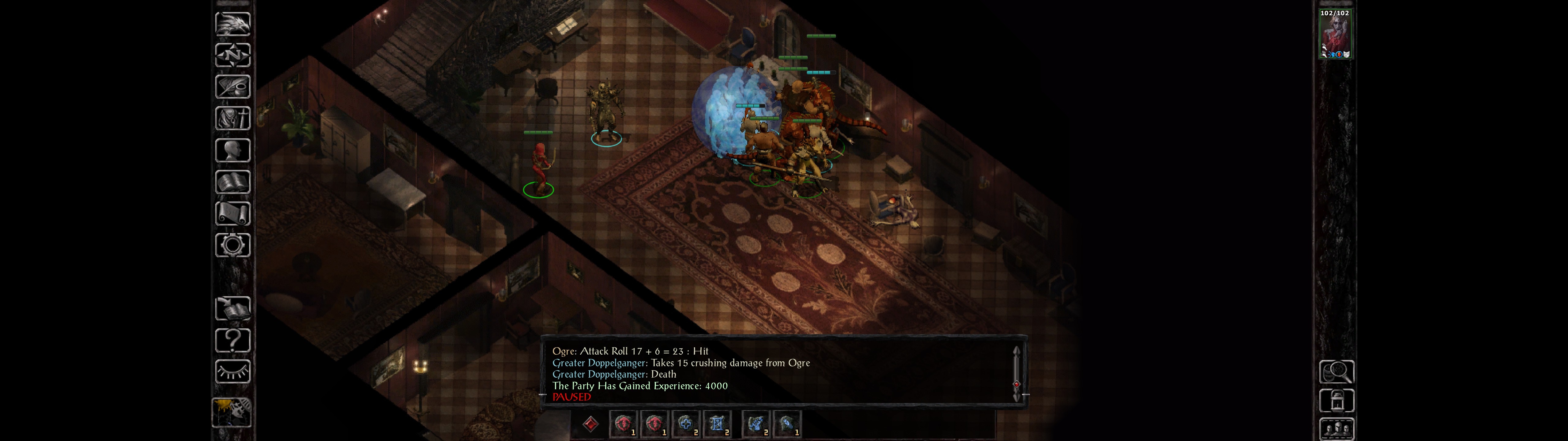The width and height of the screenshot is (1568, 441).
Task: Open the journal quill button
Action: 232,87
